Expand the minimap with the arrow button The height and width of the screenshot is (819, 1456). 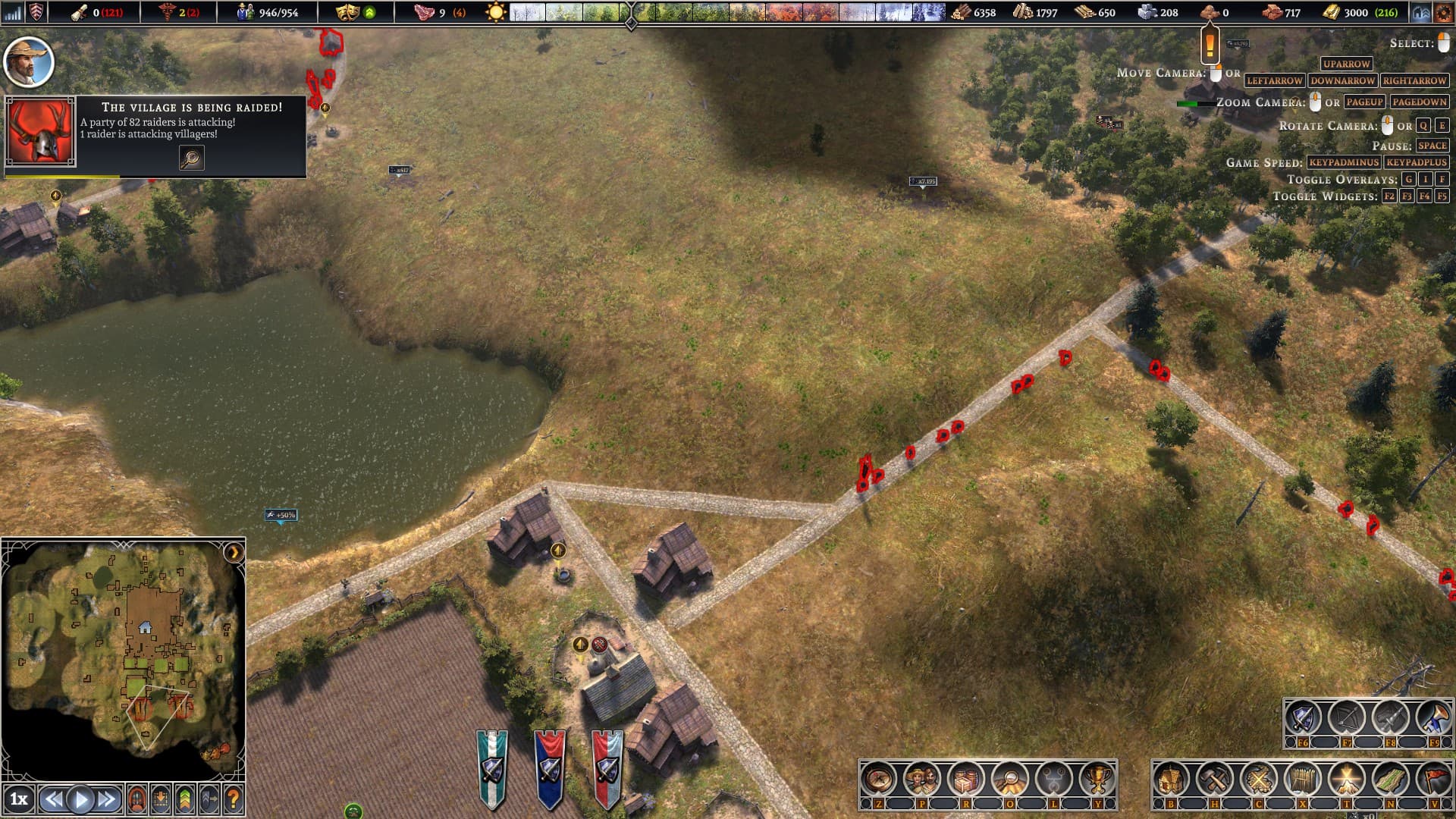click(x=234, y=552)
